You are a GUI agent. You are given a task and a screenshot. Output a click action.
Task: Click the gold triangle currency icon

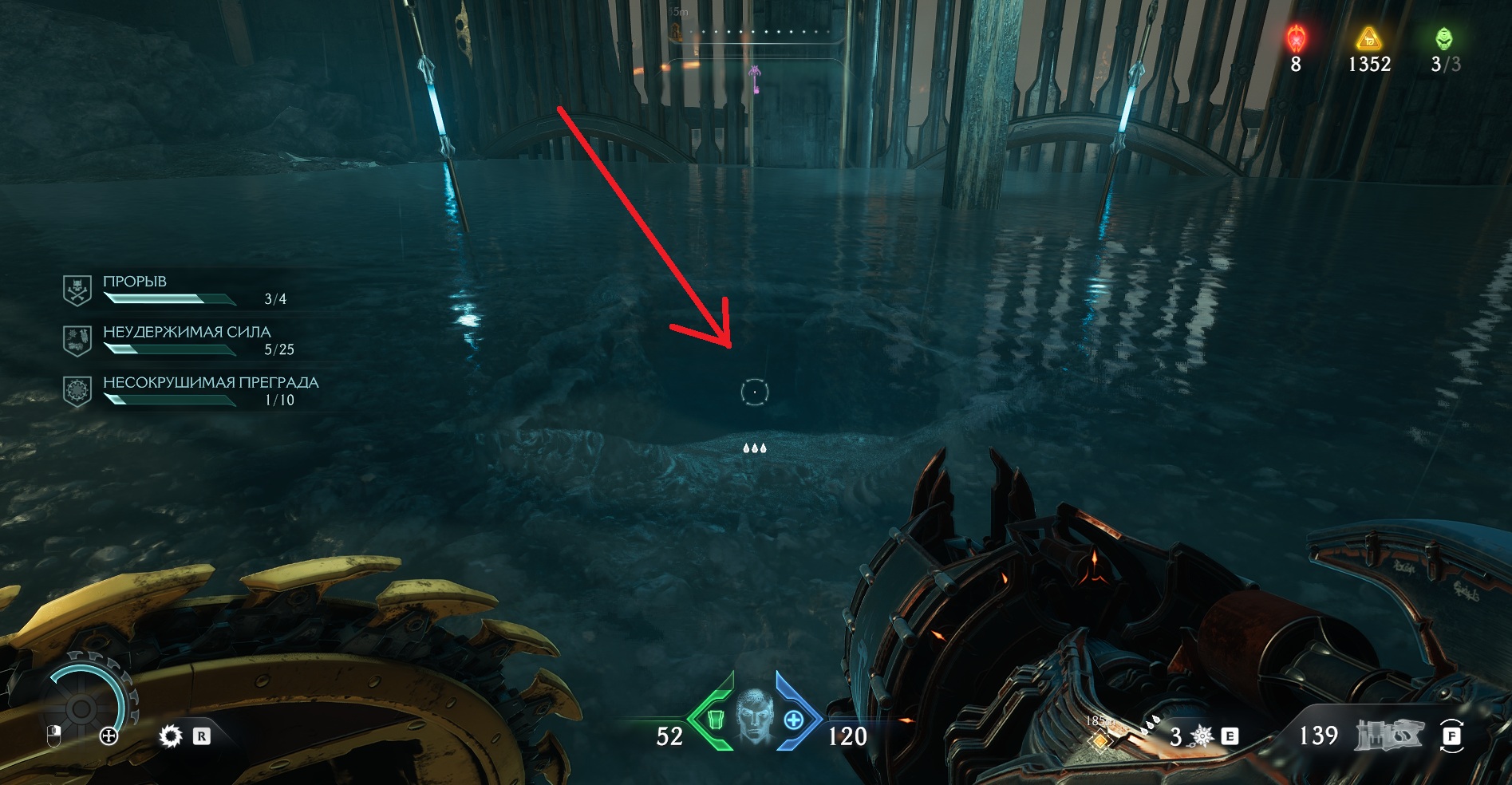point(1368,37)
